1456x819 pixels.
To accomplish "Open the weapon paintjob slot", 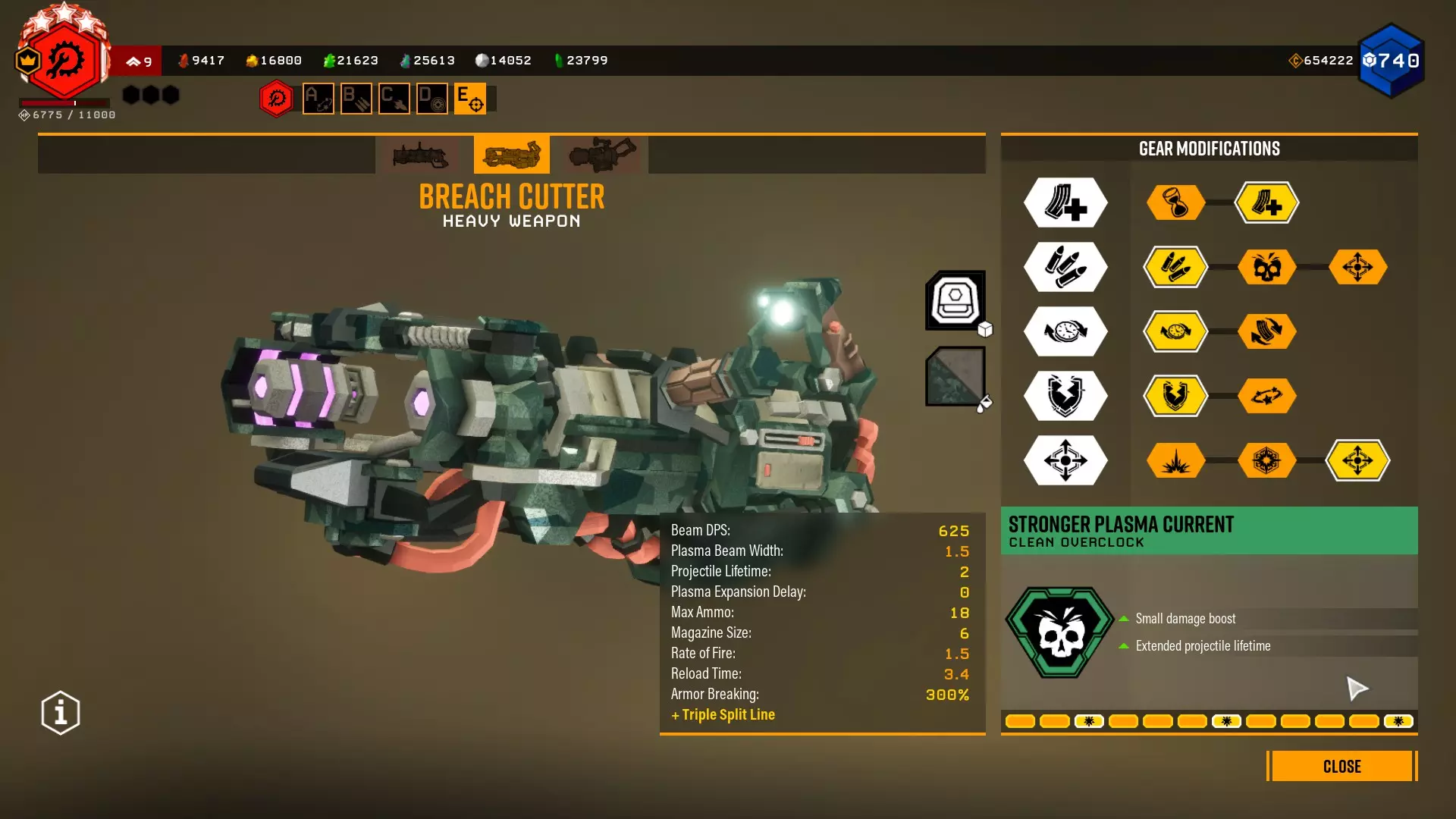I will coord(955,376).
